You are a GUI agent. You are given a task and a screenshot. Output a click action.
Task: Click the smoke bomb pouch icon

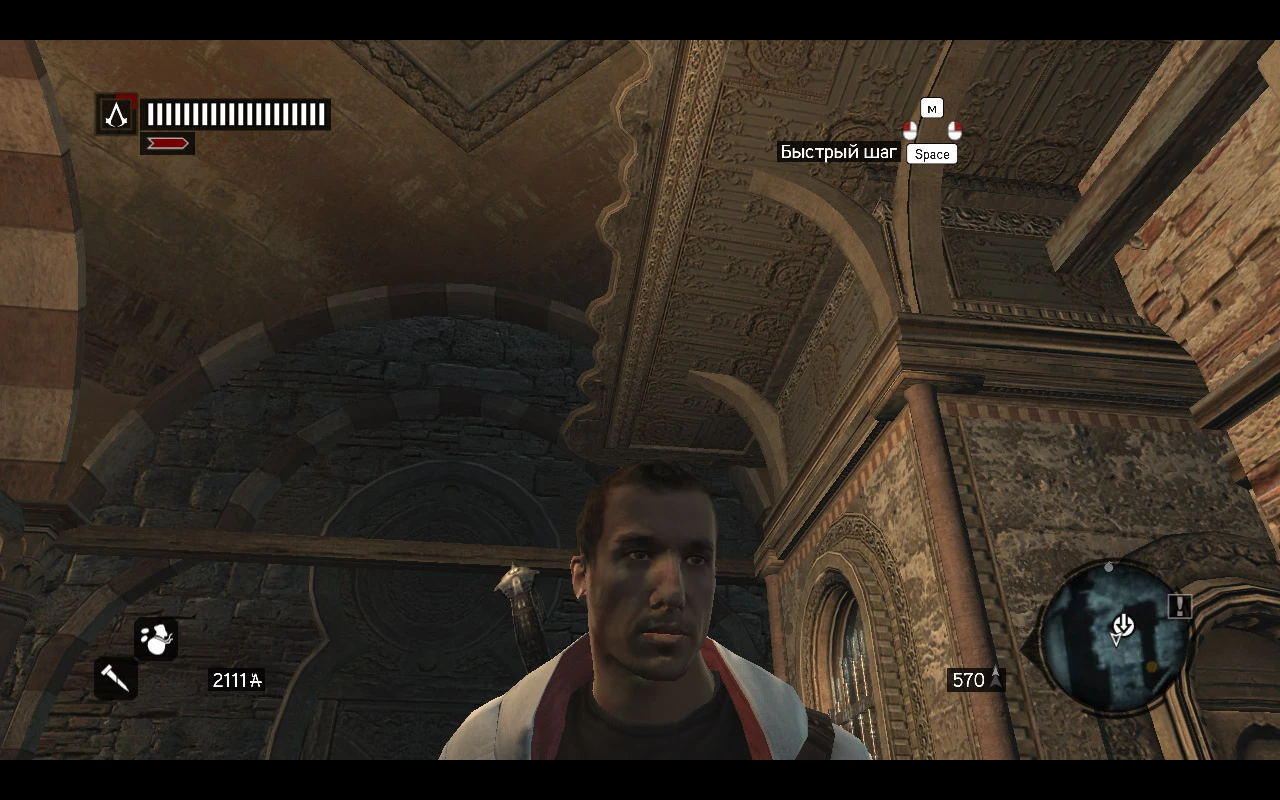point(154,637)
